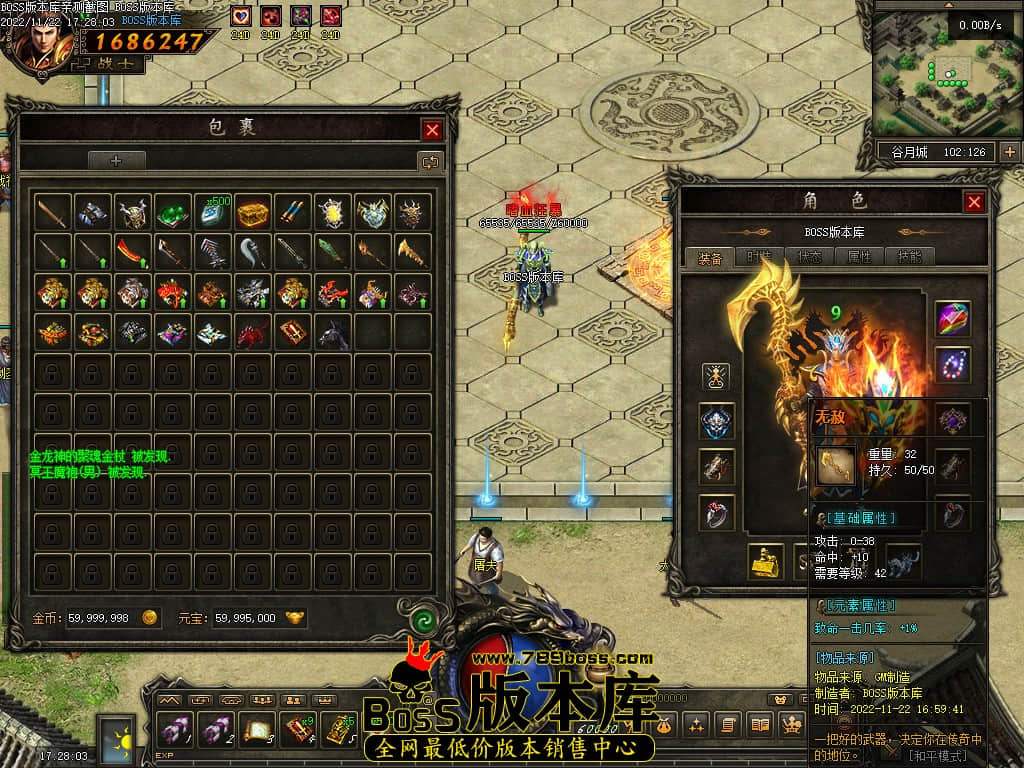Open the 状态 status tab

click(x=810, y=257)
